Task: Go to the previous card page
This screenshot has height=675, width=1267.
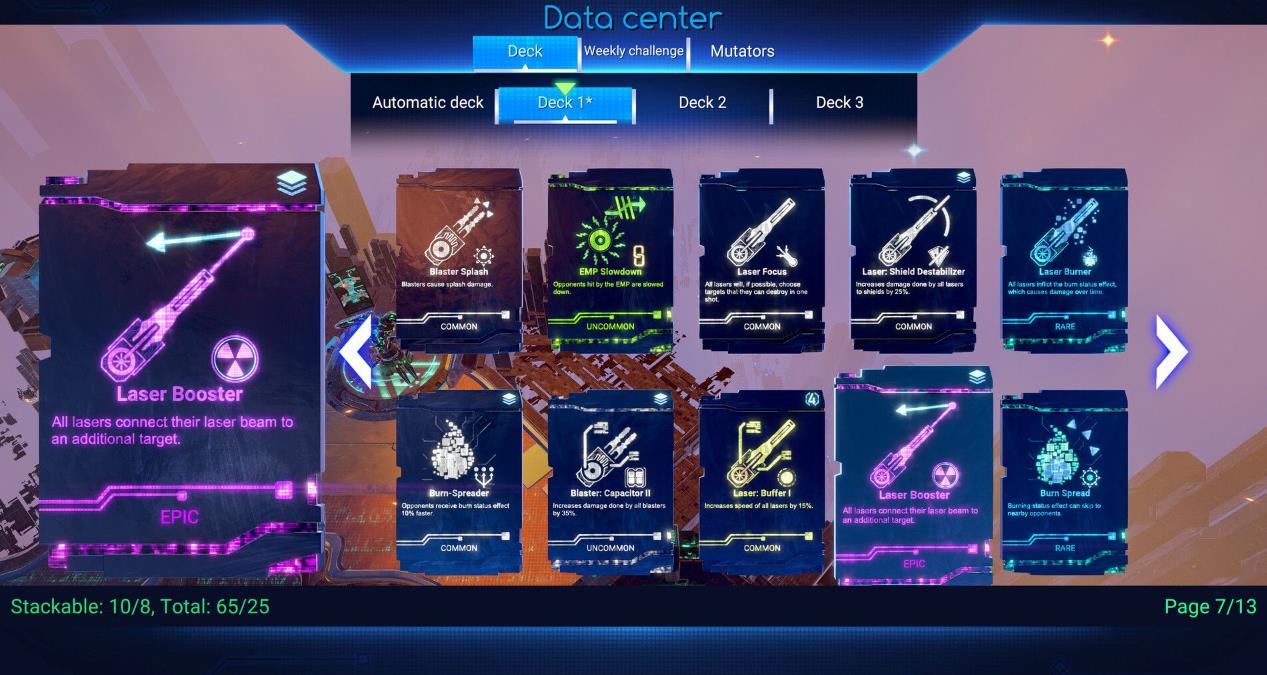Action: (x=356, y=351)
